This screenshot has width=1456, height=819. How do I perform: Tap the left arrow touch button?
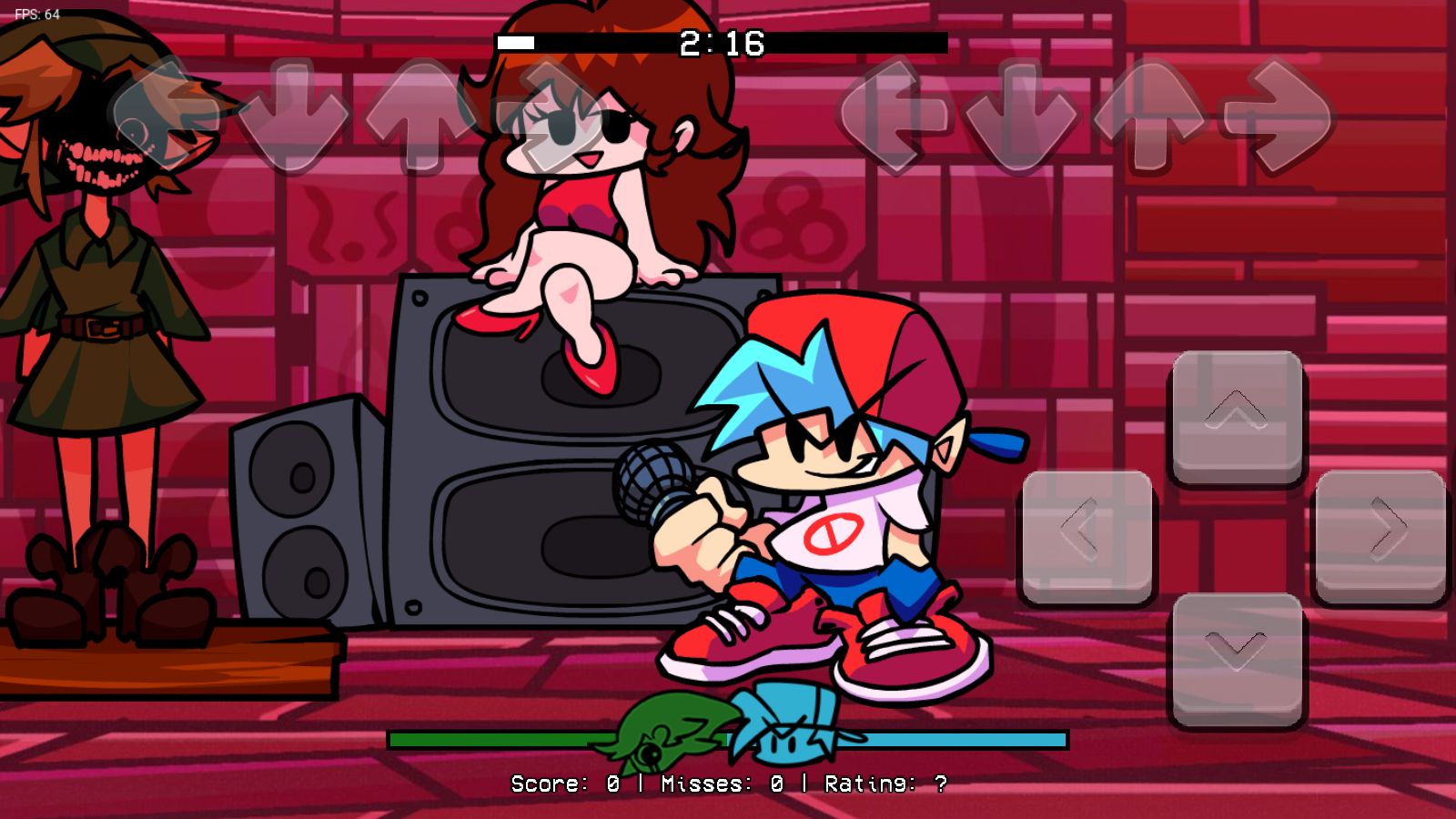pyautogui.click(x=1087, y=535)
